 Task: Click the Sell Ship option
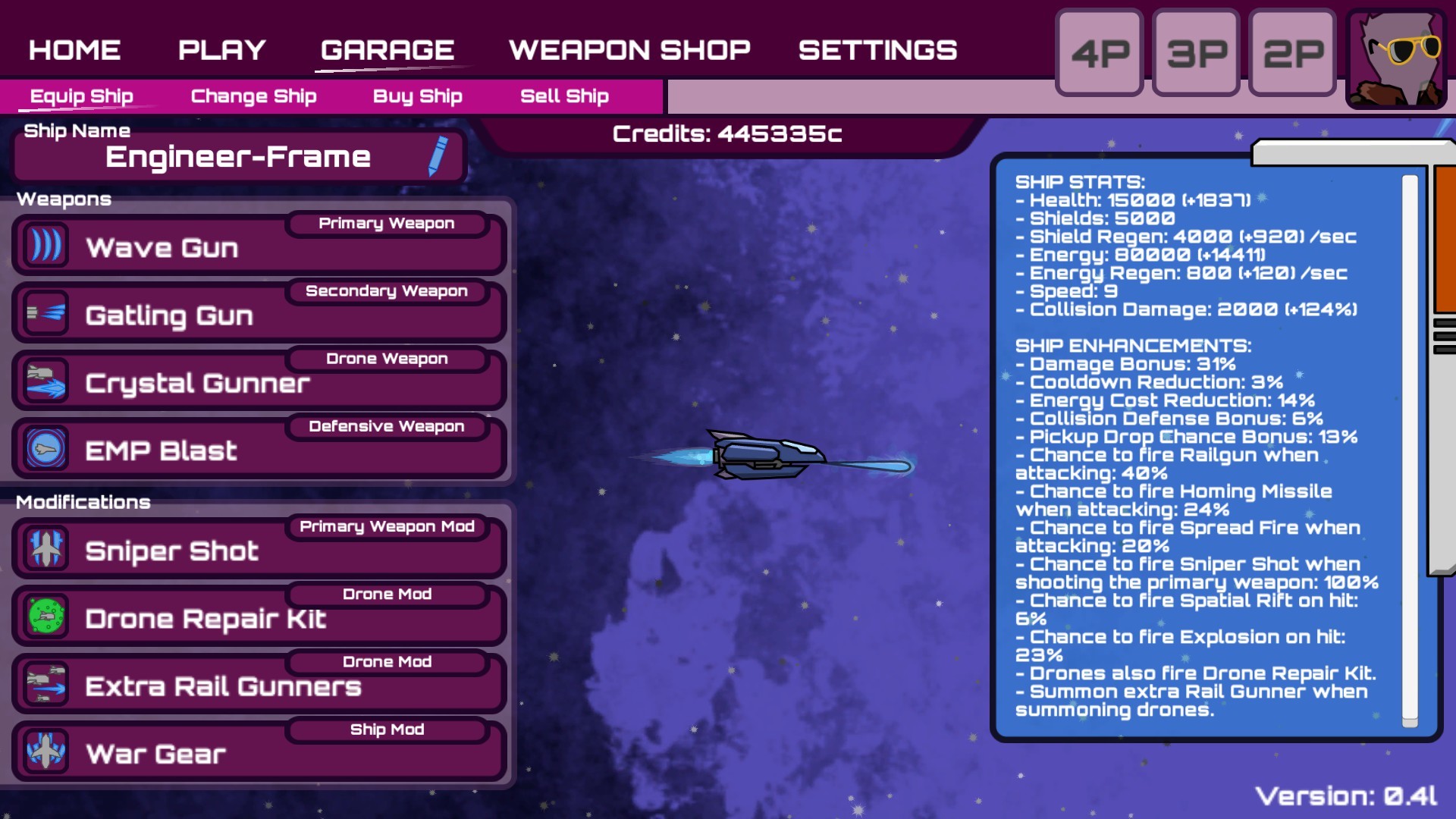(x=564, y=96)
